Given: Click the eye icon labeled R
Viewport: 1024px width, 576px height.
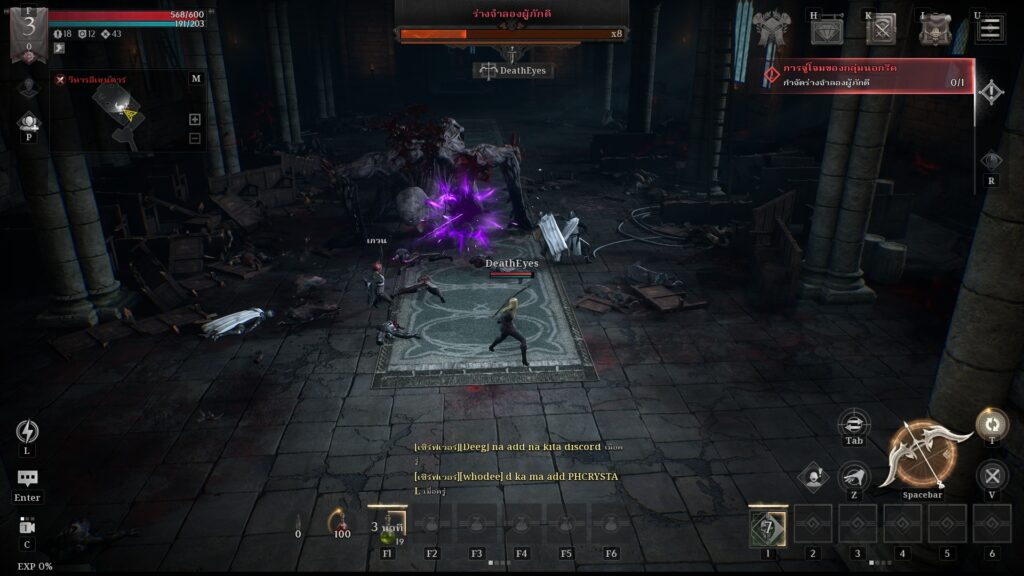Looking at the screenshot, I should point(990,161).
